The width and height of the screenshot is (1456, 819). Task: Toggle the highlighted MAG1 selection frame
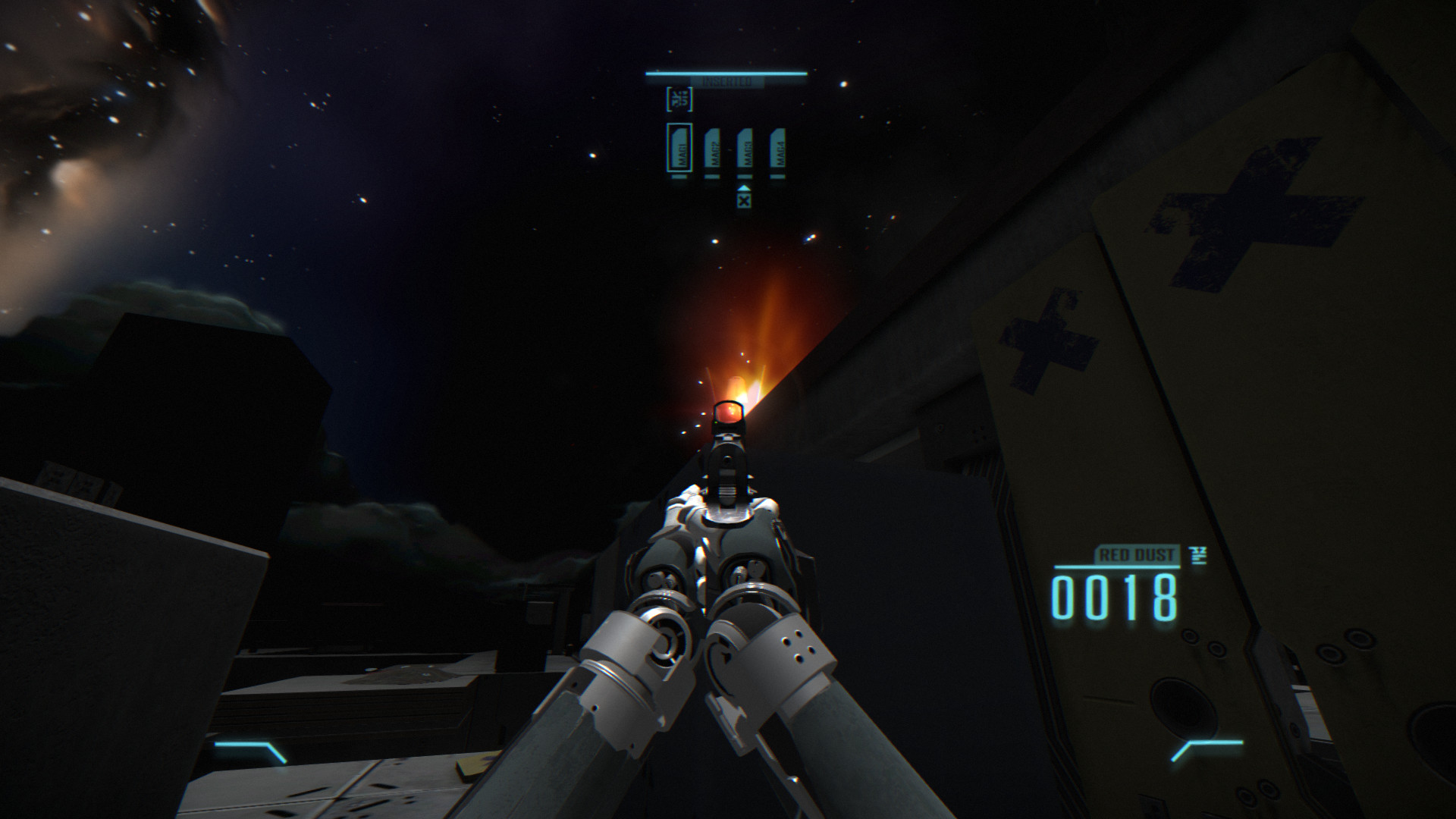679,148
